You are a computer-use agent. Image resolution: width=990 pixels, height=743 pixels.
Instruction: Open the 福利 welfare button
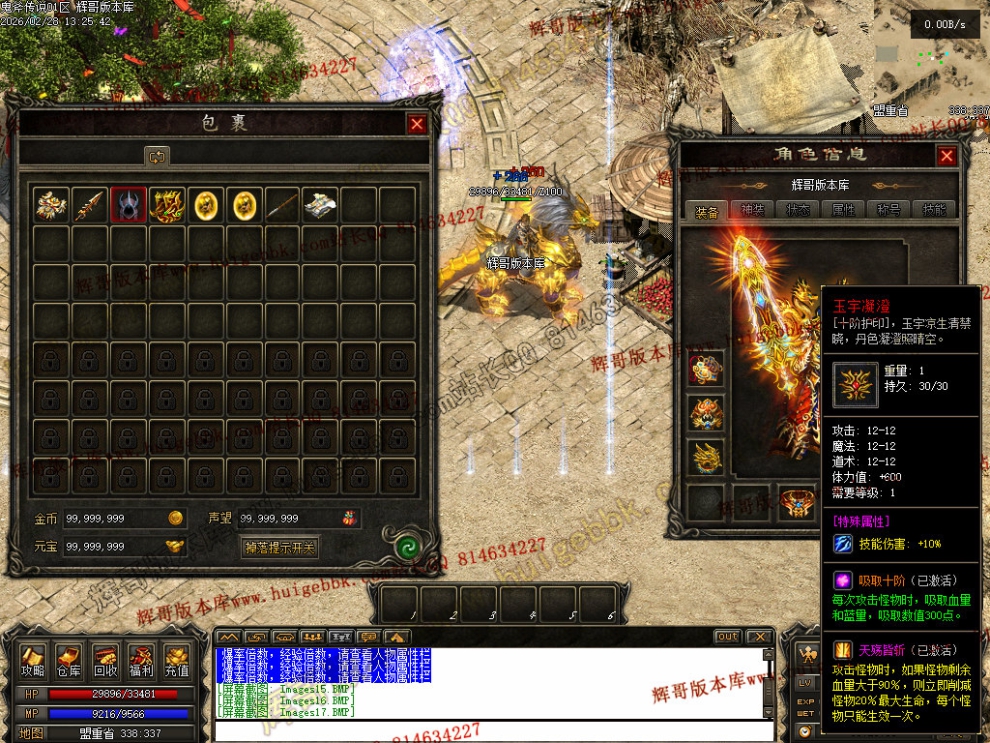tap(141, 662)
